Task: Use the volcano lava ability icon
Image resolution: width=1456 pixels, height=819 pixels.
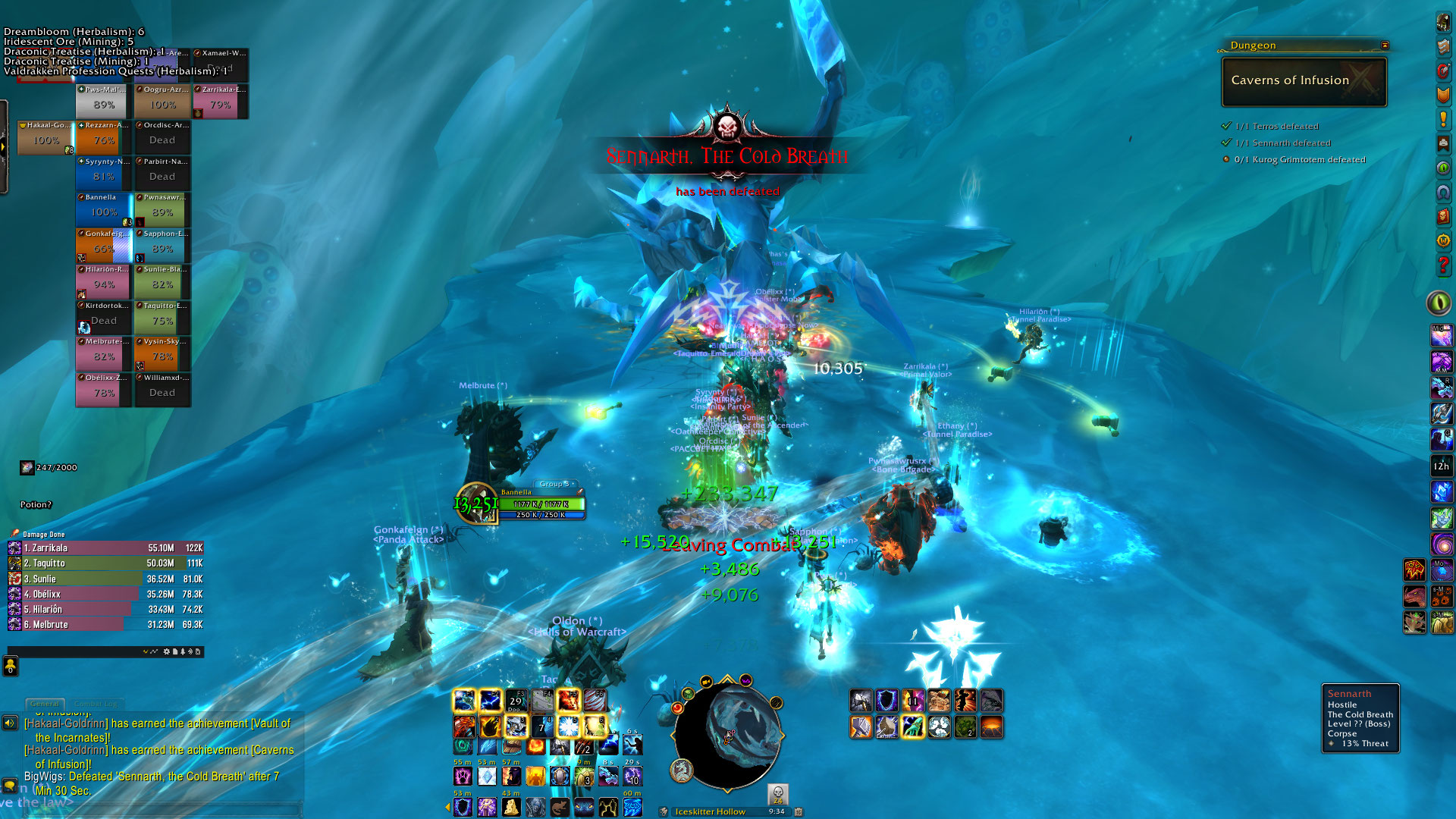Action: point(991,727)
